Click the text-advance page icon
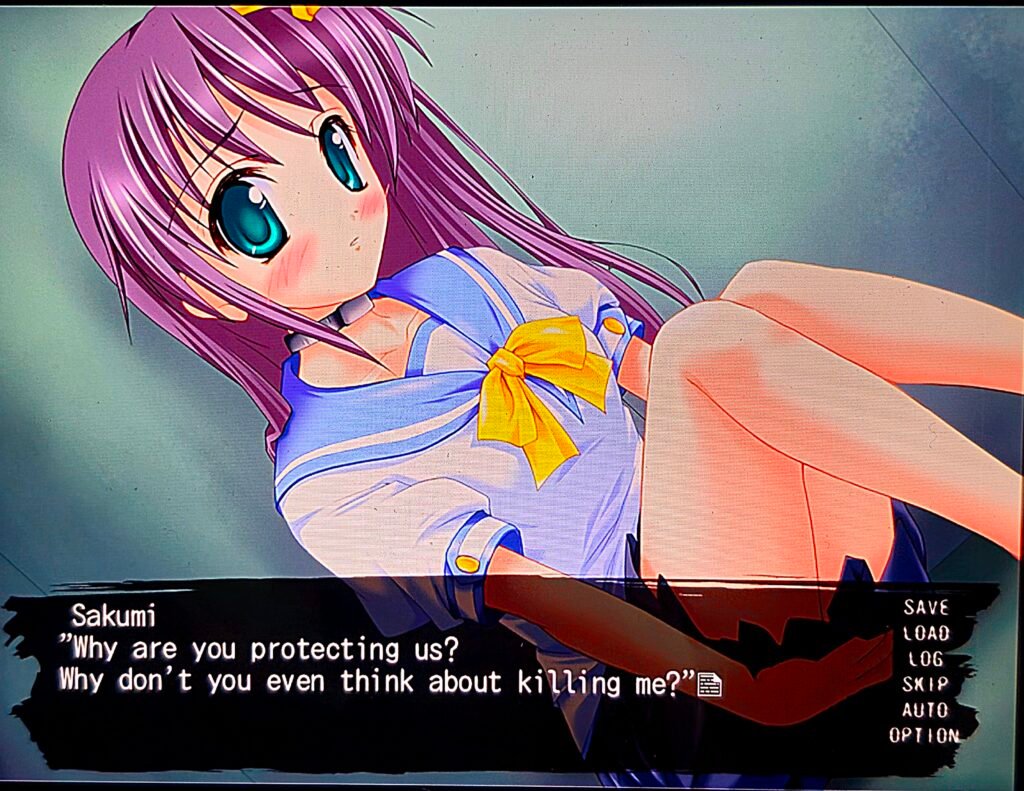 [x=710, y=684]
